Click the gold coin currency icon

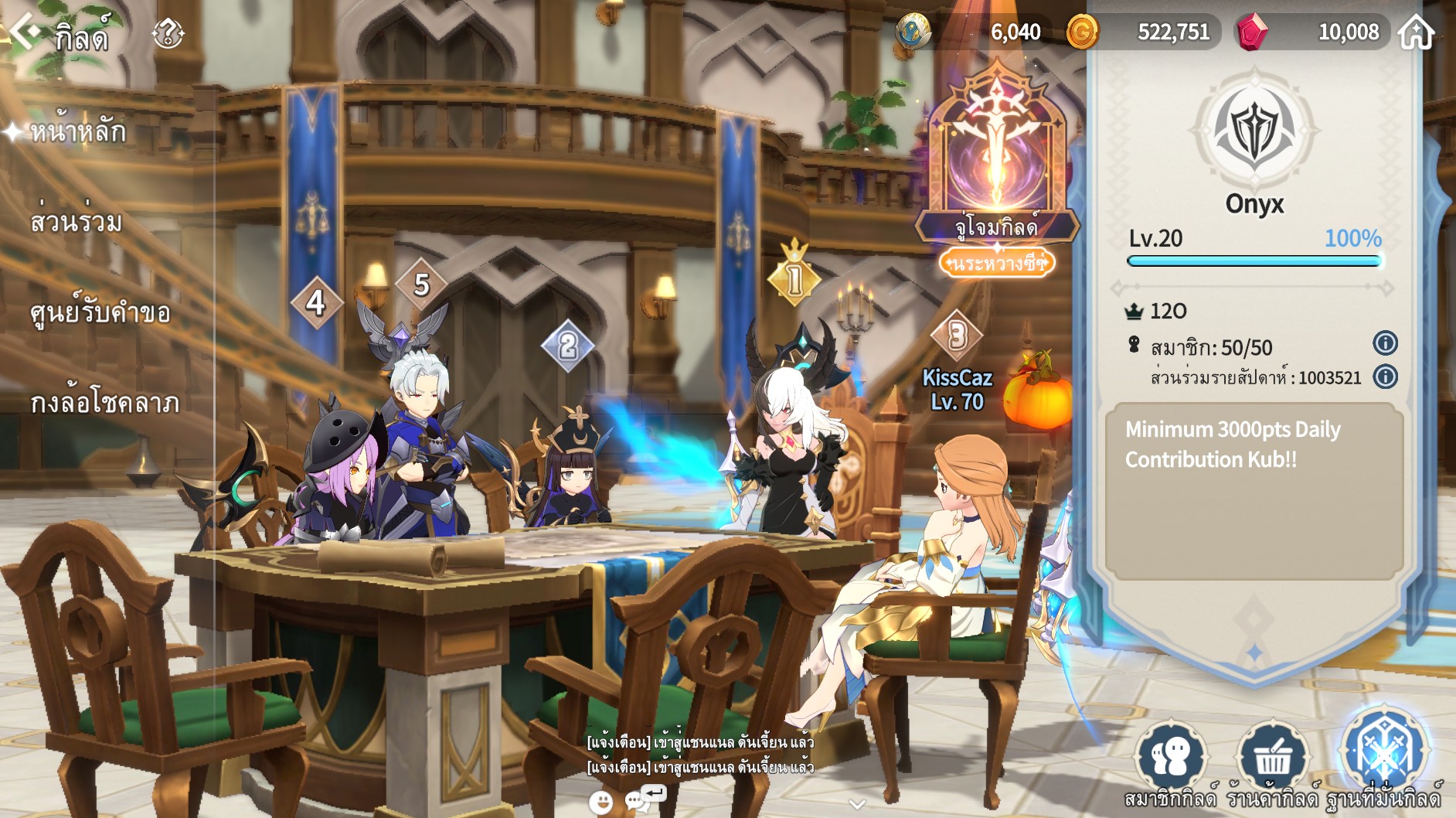coord(1082,32)
